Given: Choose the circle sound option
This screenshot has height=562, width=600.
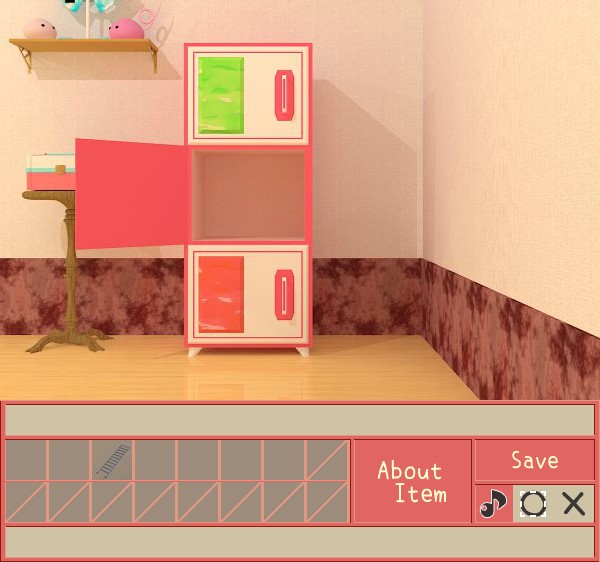Looking at the screenshot, I should coord(533,503).
